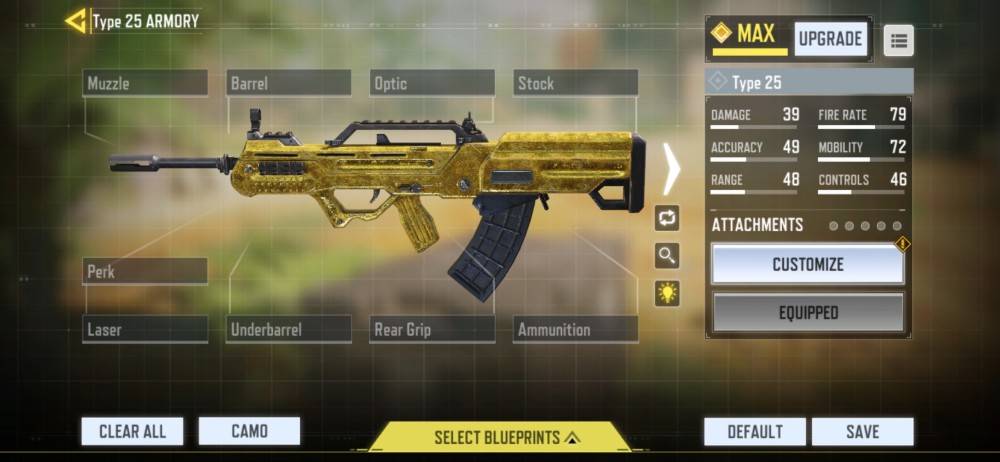Click the Customize button

click(808, 265)
